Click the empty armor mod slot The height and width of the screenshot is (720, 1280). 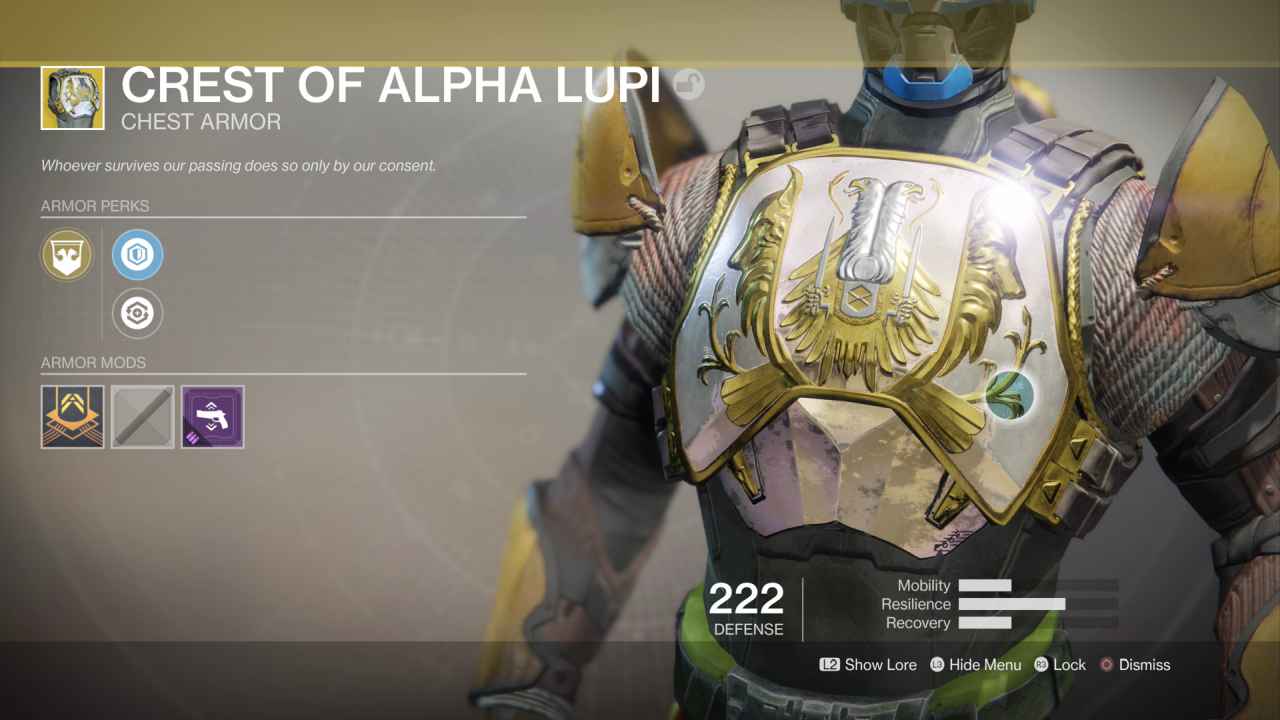pos(142,416)
